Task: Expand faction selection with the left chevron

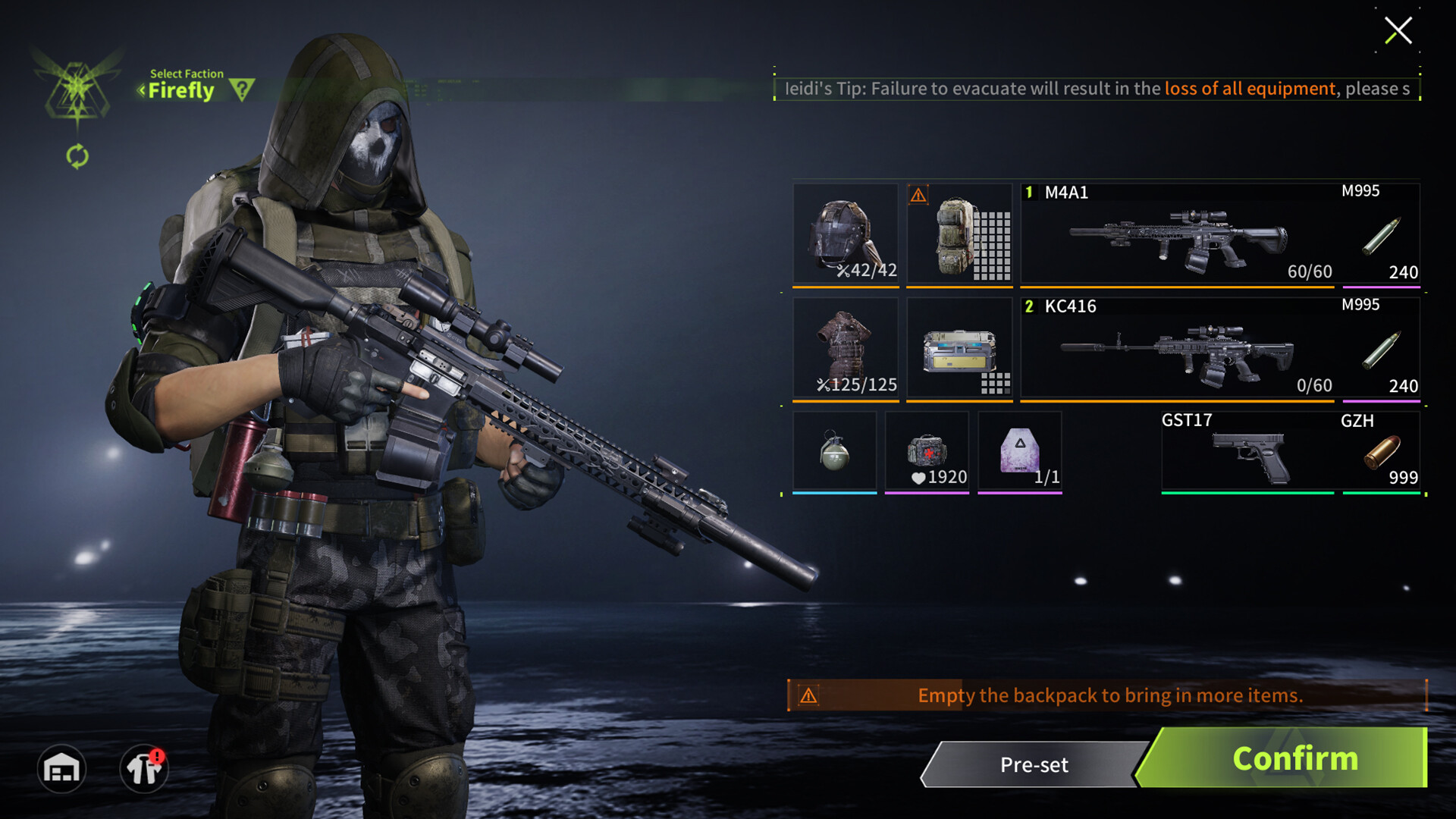Action: 141,89
